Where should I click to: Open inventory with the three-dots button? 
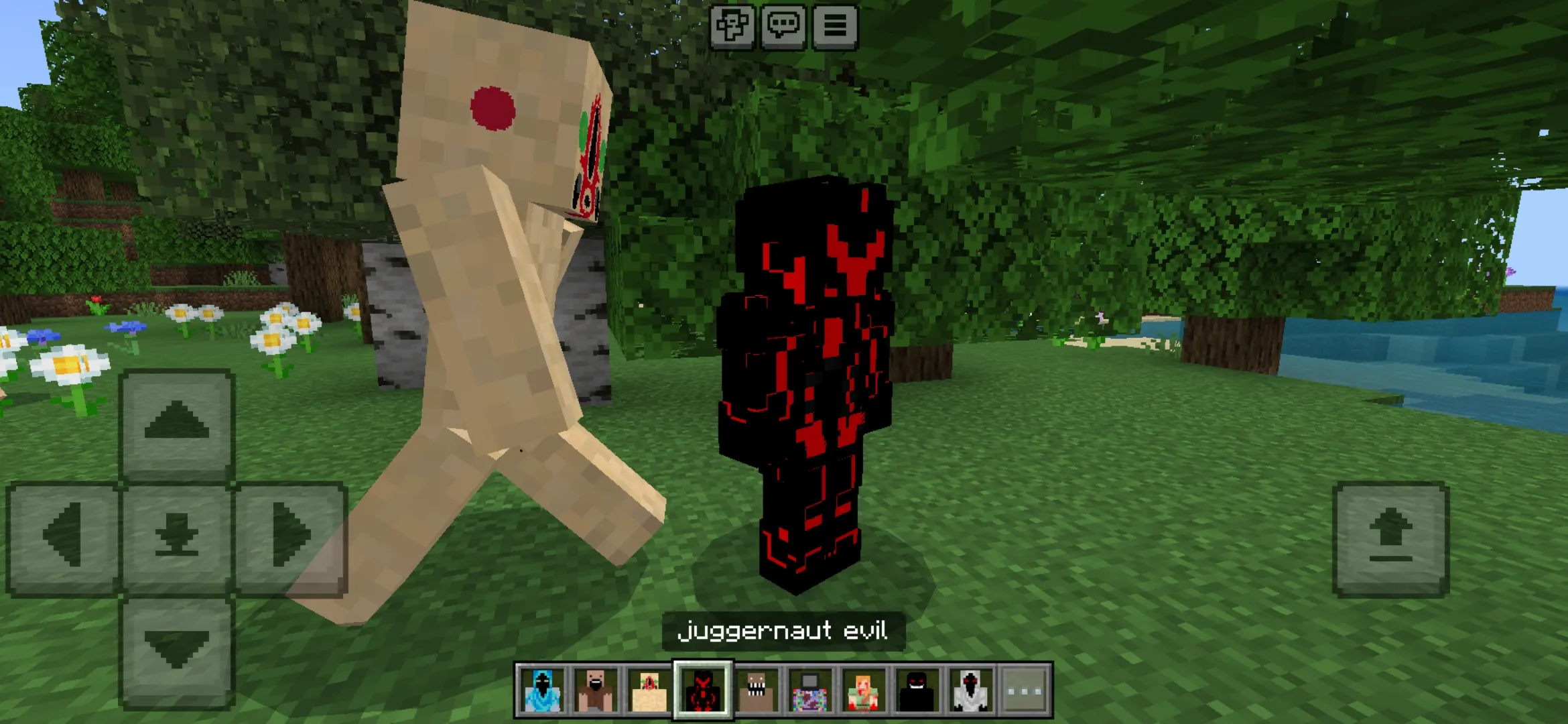pyautogui.click(x=1025, y=690)
